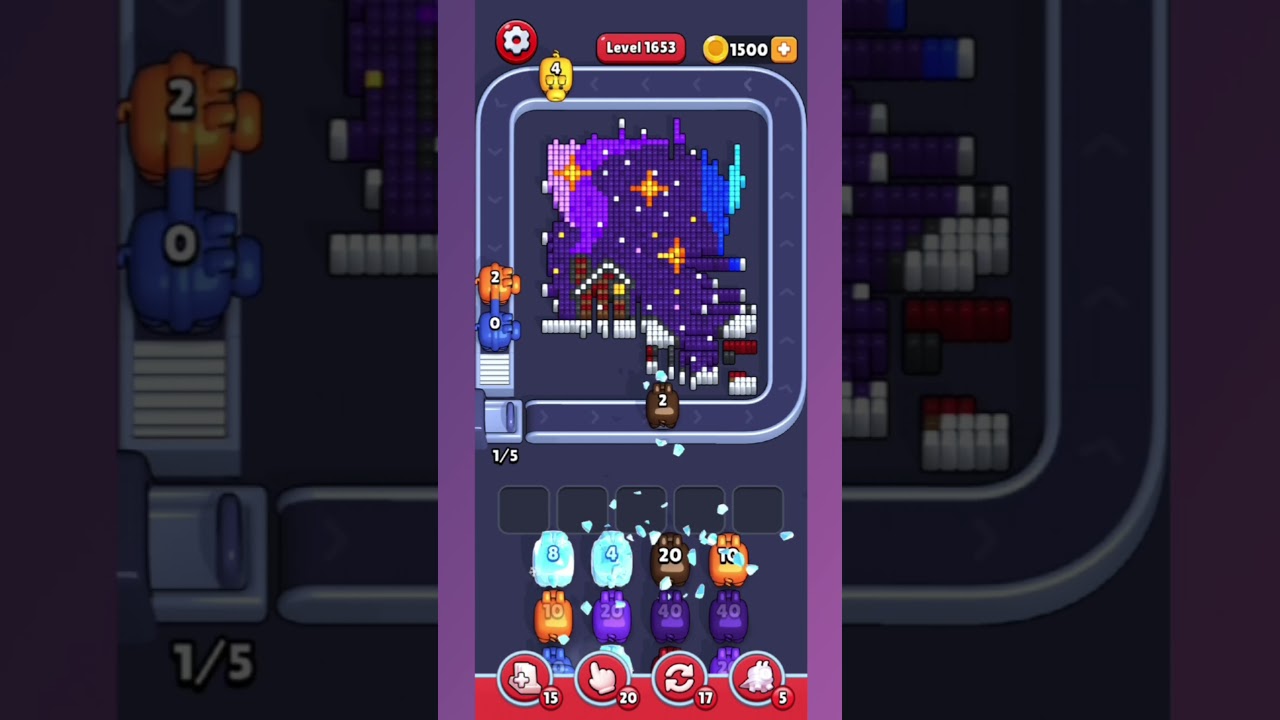The height and width of the screenshot is (720, 1280).
Task: Tap the orange fist labeled 2 on track
Action: 495,283
